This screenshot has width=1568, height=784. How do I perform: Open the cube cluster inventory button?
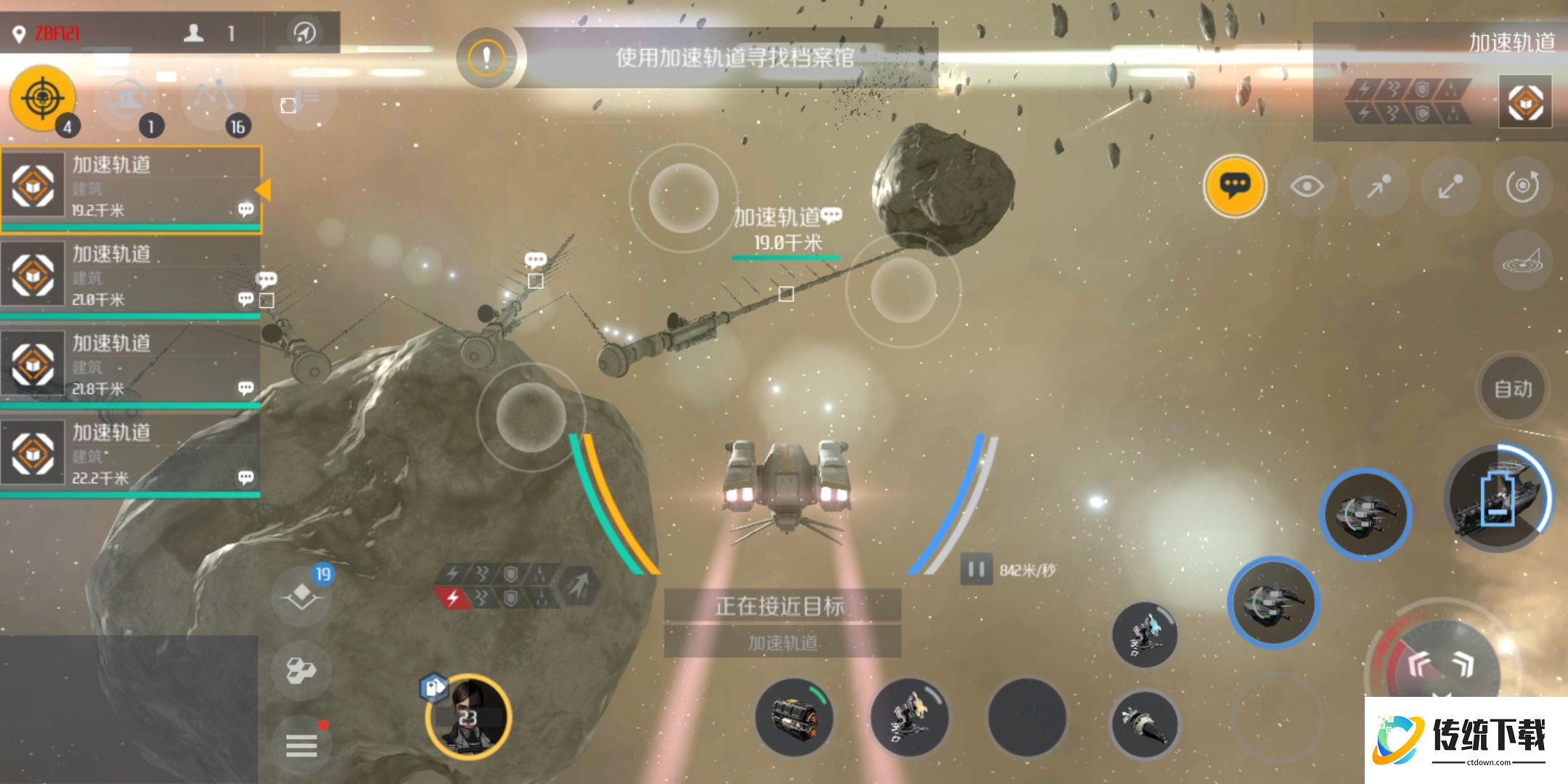(x=301, y=670)
